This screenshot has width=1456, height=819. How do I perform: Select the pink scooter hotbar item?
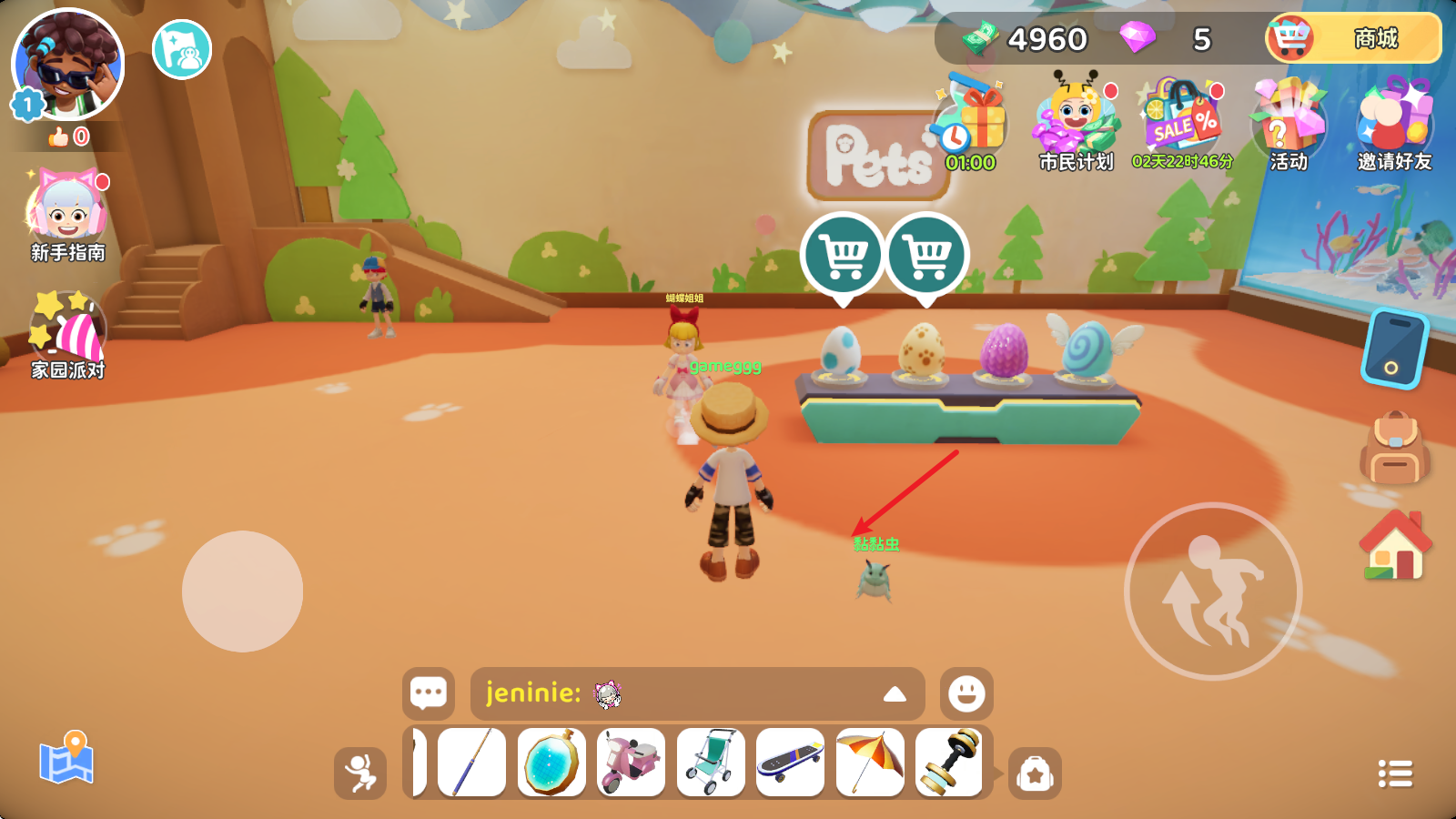tap(631, 763)
